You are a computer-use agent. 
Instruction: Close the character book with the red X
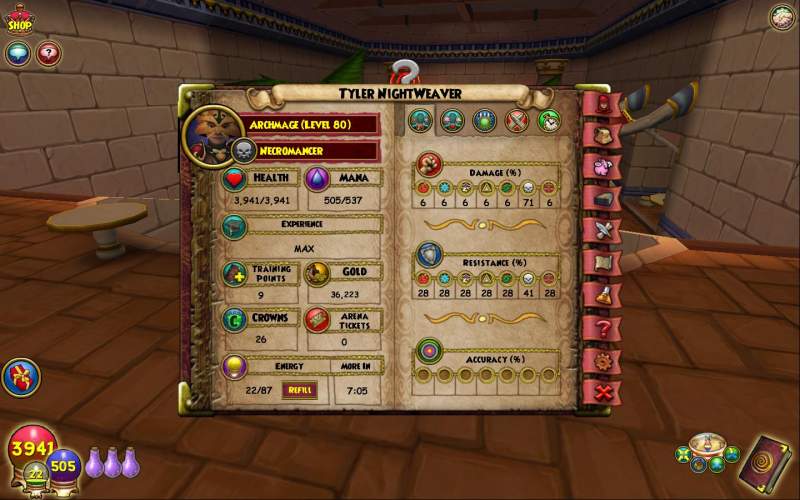603,391
